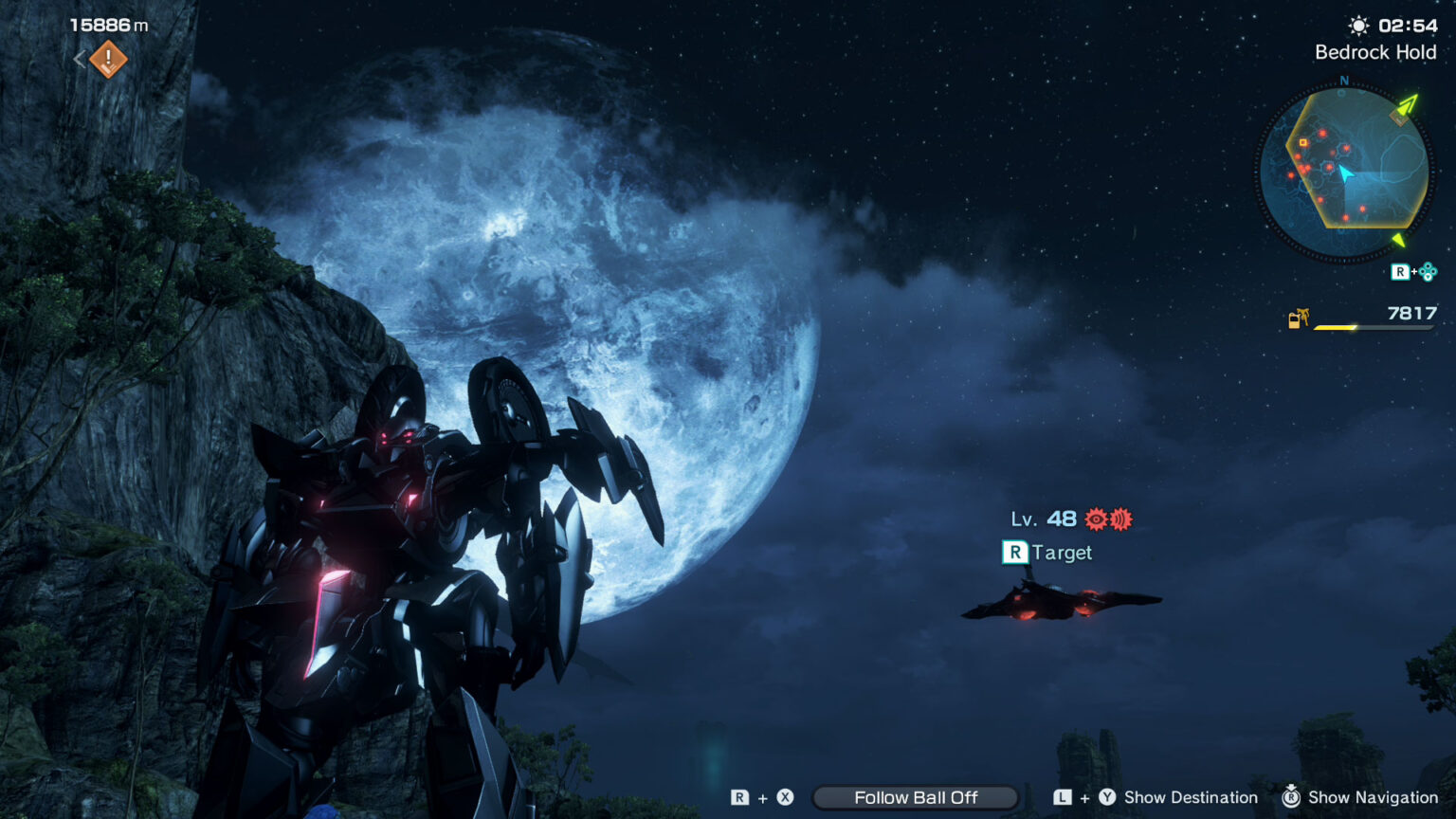The width and height of the screenshot is (1456, 819).
Task: Toggle Follow Ball Off
Action: [x=915, y=797]
